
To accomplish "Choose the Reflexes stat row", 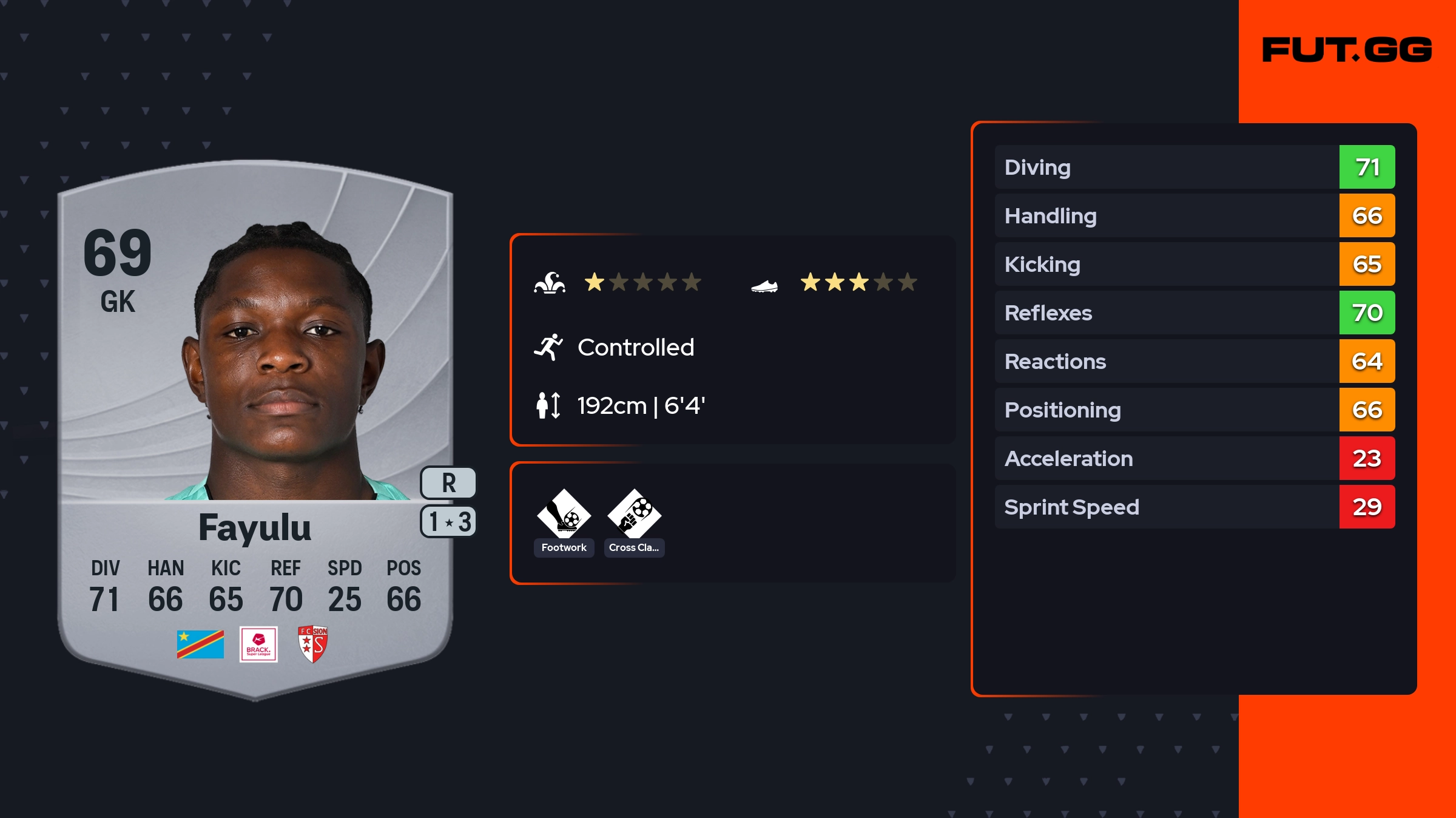I will (x=1194, y=313).
